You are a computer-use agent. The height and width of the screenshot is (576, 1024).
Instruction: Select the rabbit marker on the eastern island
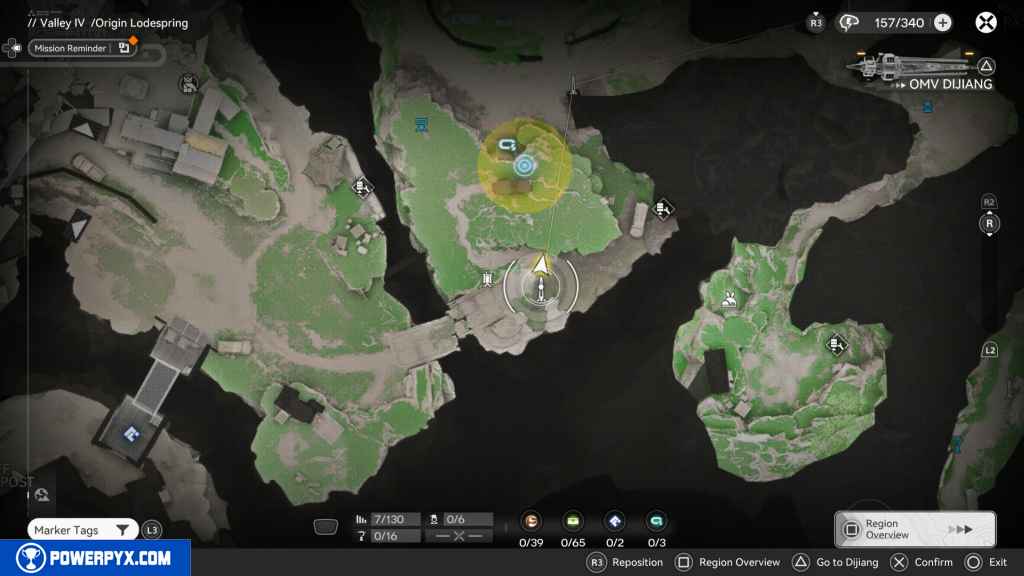coord(729,296)
